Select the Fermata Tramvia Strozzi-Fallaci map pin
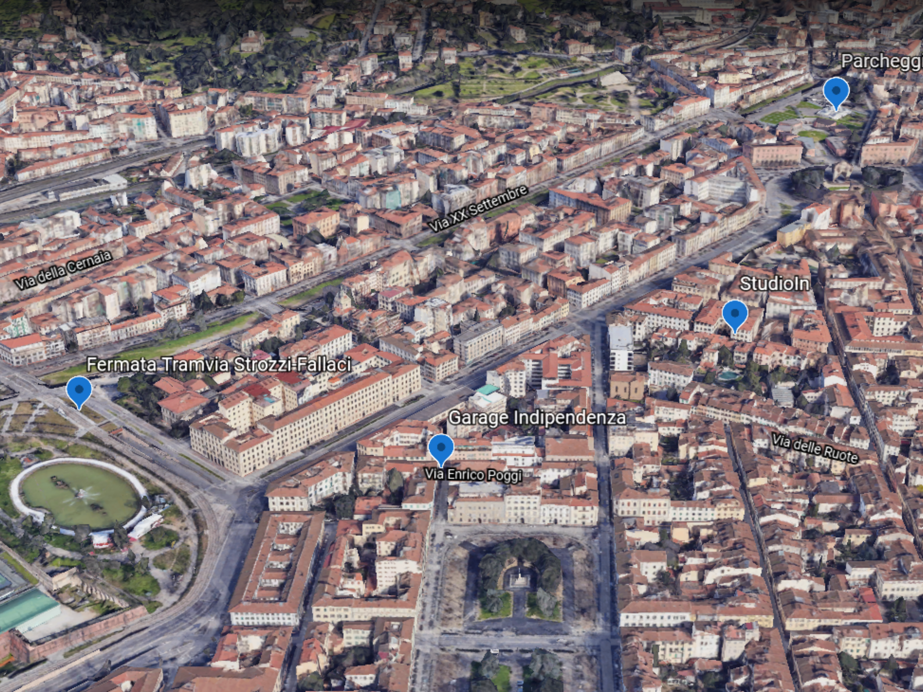This screenshot has height=692, width=923. click(79, 390)
